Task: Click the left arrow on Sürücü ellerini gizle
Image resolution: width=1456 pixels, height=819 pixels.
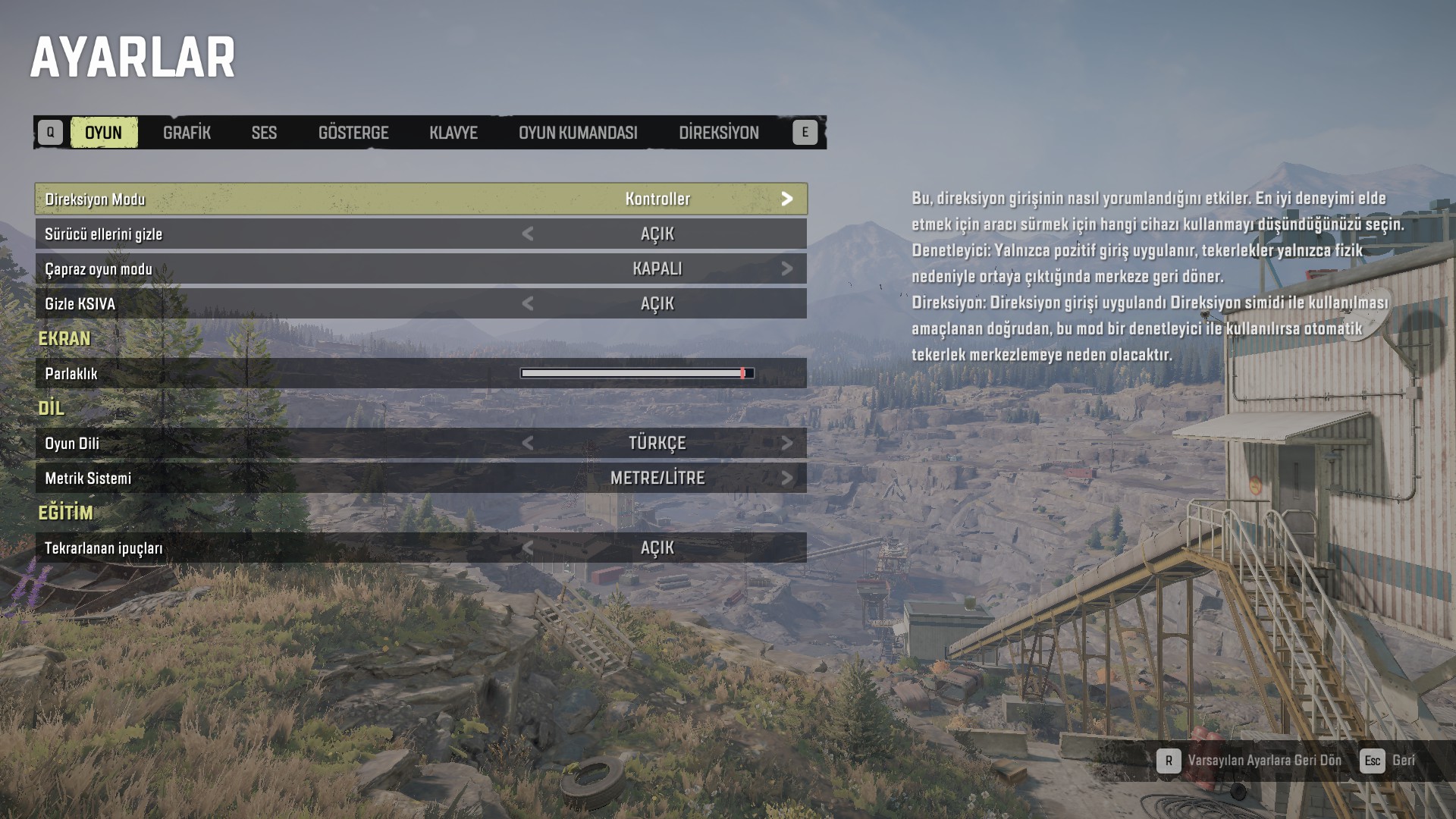Action: 528,234
